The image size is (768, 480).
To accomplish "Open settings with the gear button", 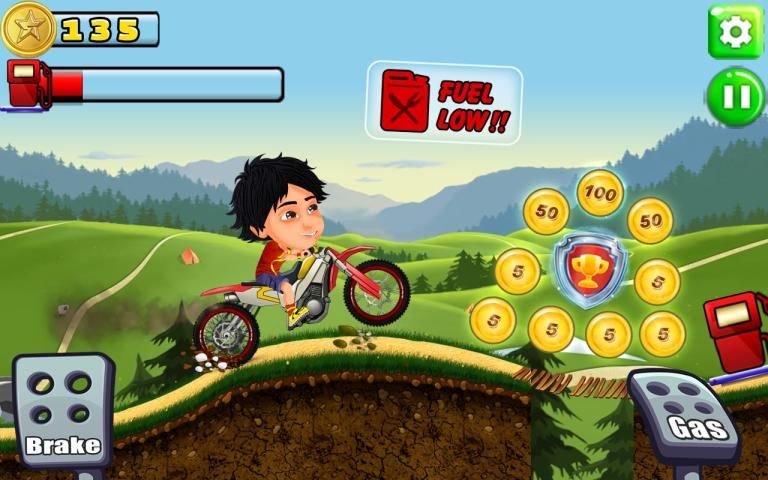I will 735,32.
